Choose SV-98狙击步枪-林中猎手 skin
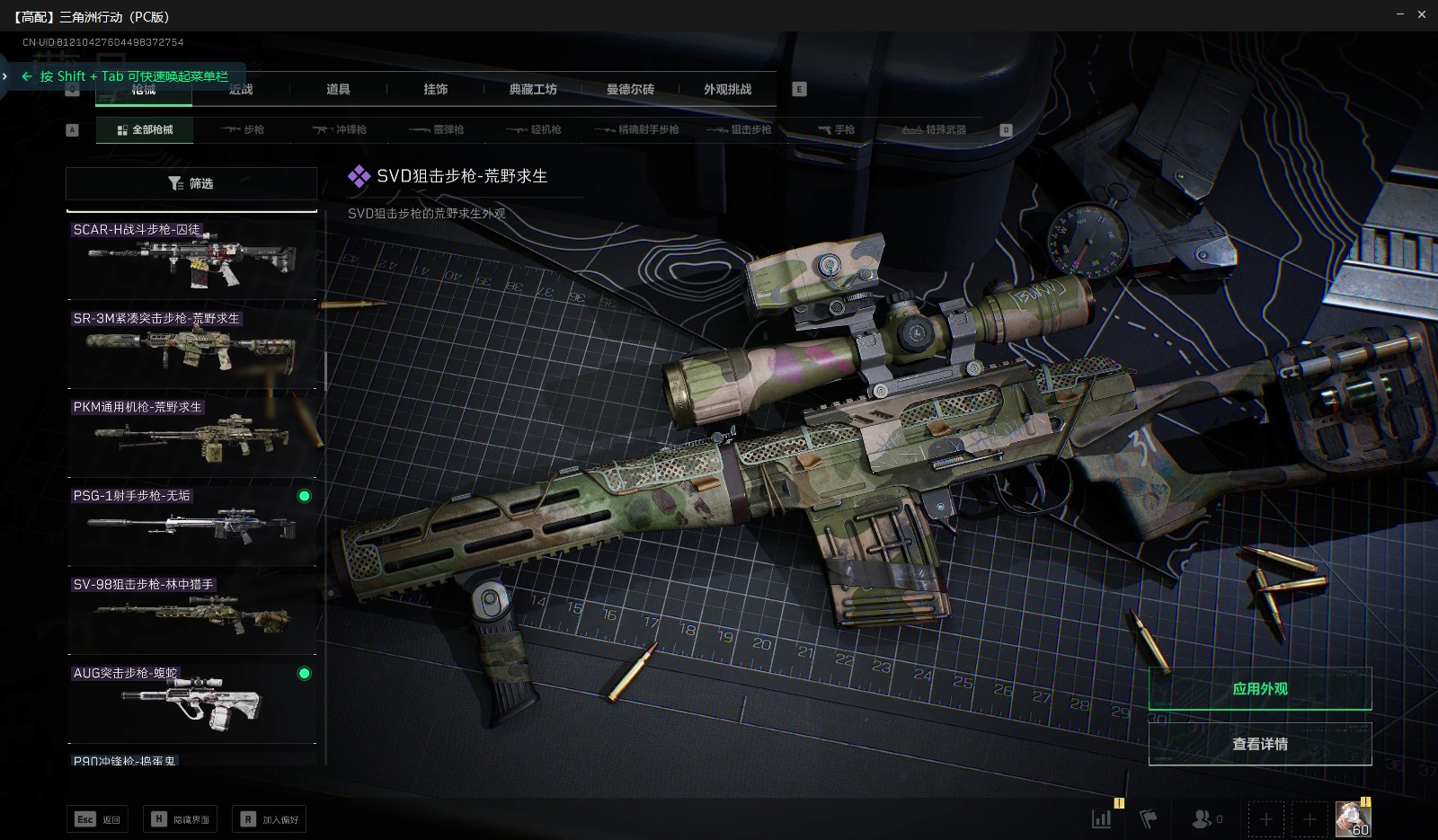Viewport: 1438px width, 840px height. (x=191, y=614)
